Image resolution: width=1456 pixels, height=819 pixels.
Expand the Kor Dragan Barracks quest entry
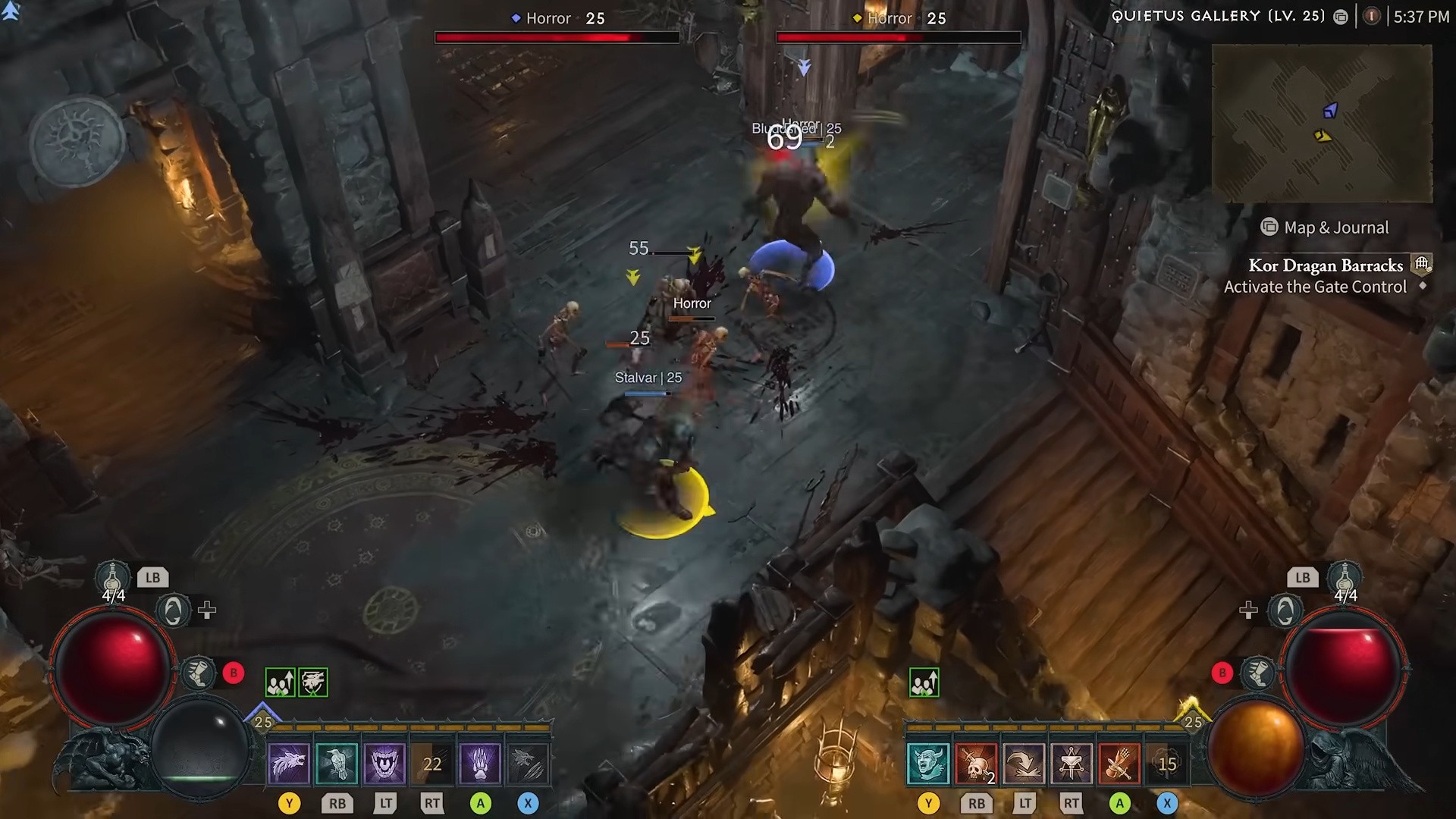[x=1326, y=265]
